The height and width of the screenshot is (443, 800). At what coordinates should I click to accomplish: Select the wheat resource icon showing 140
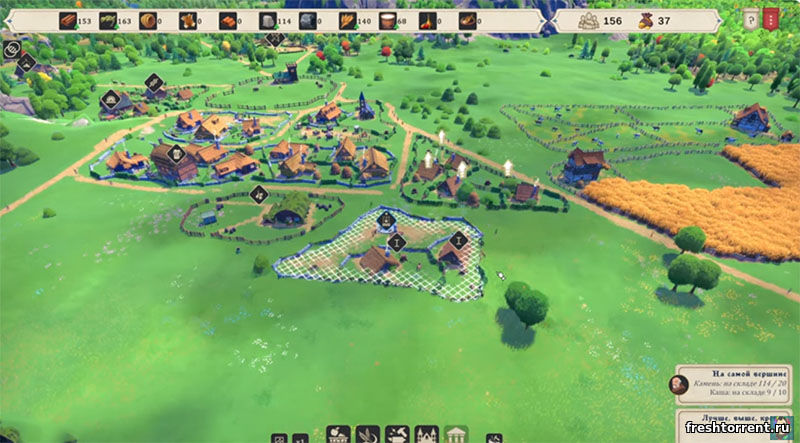(x=348, y=20)
